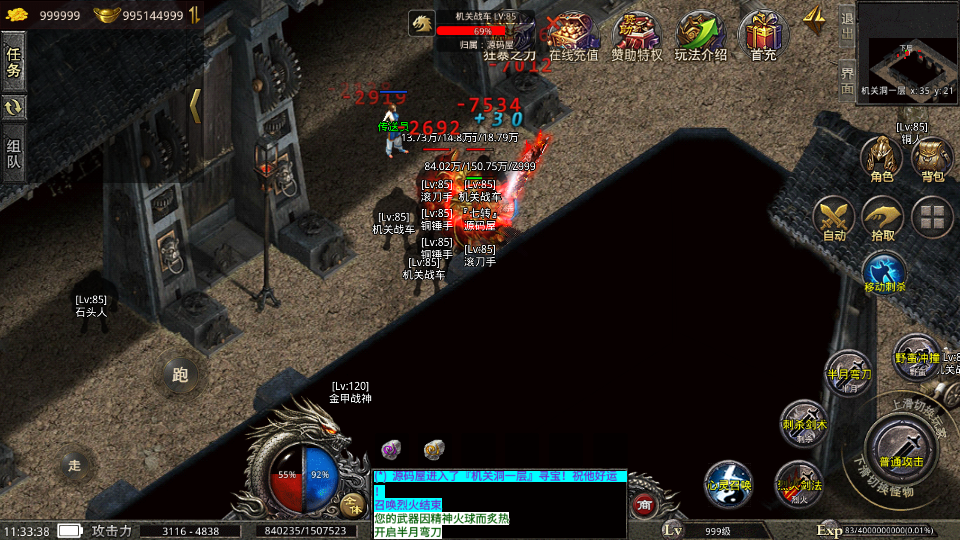960x540 pixels.
Task: Switch to 跑 run mode
Action: [x=180, y=375]
